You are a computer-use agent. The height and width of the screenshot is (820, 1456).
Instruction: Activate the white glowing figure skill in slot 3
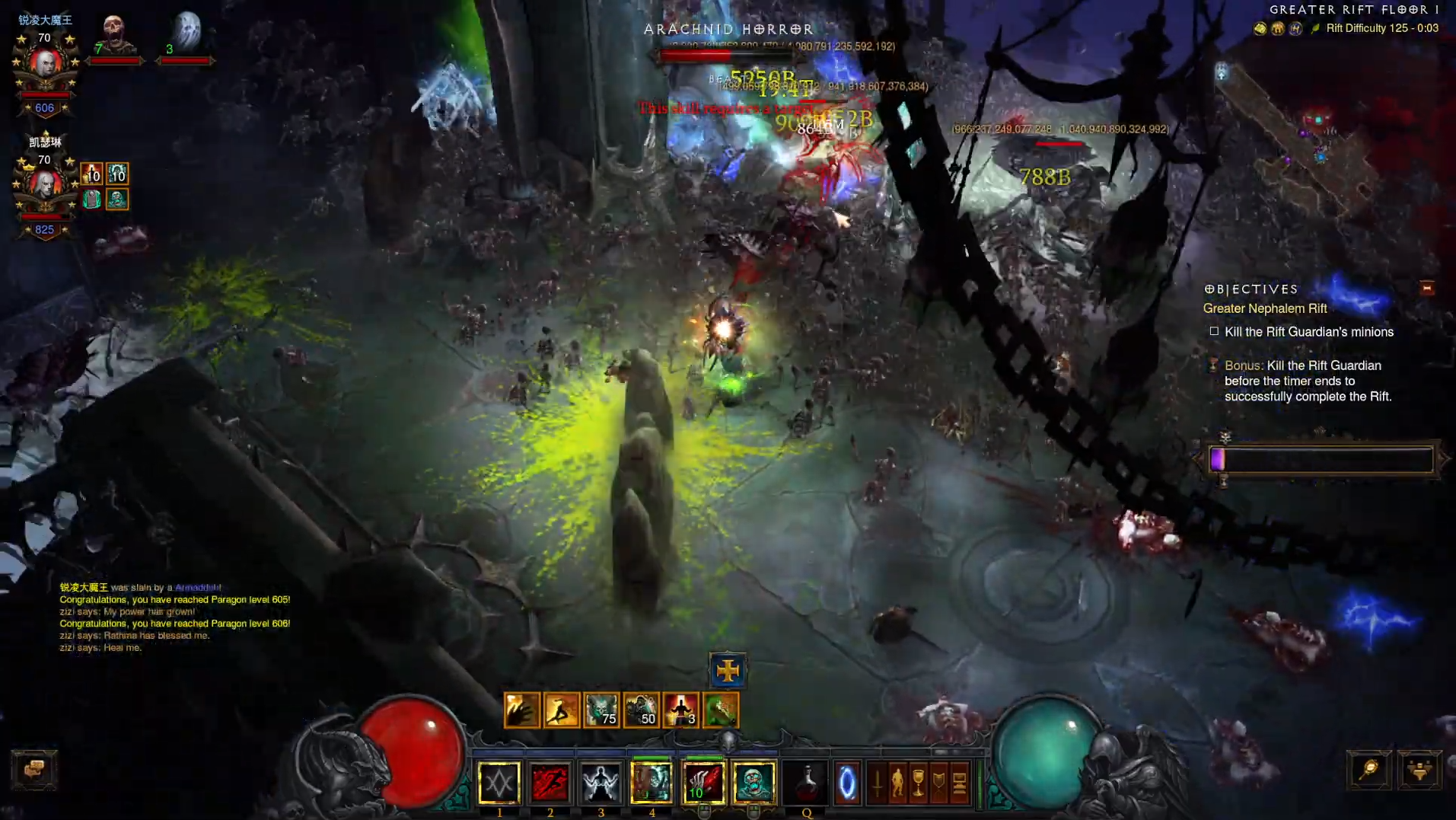pos(601,783)
